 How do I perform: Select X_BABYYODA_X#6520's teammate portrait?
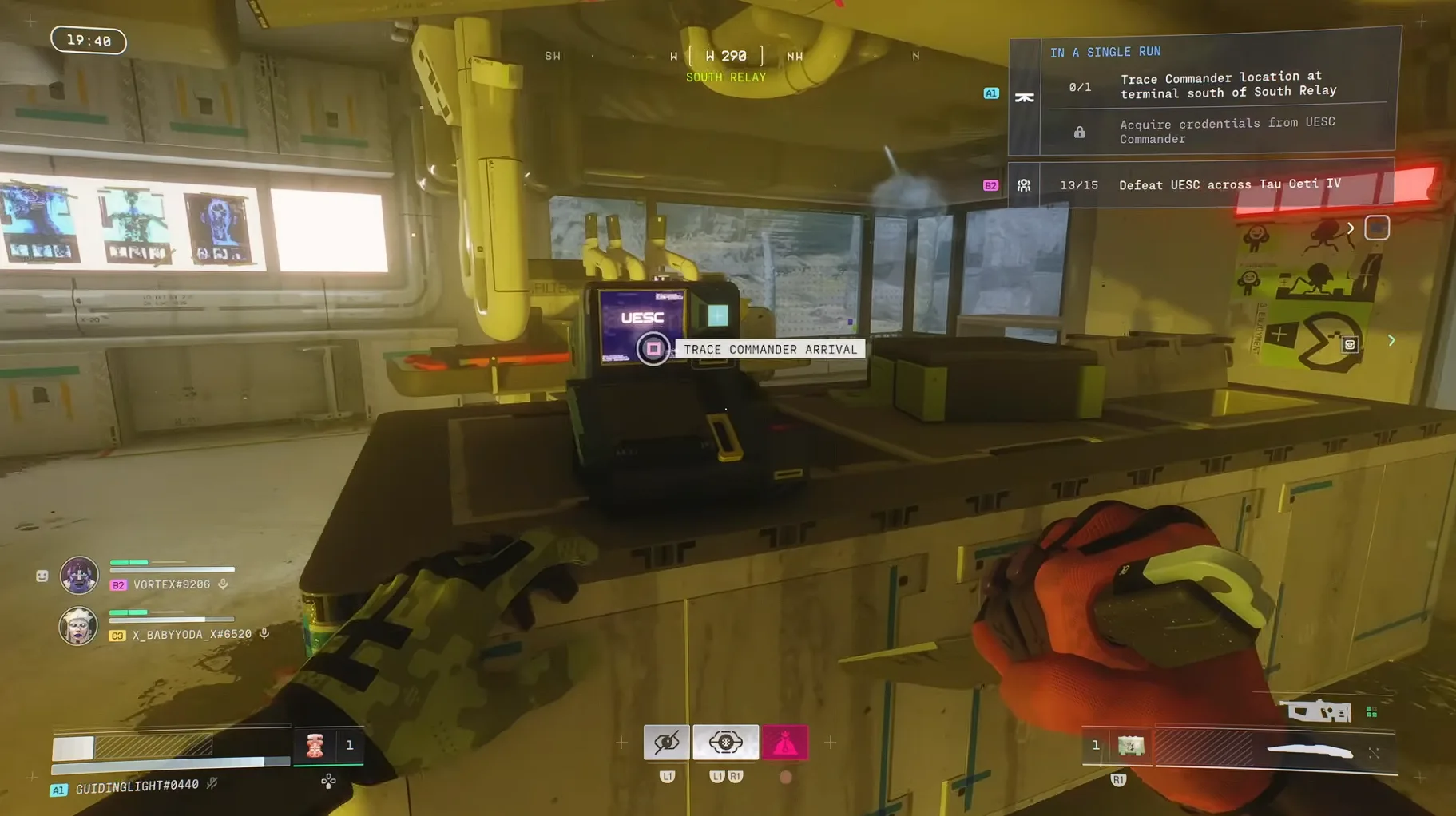point(78,625)
